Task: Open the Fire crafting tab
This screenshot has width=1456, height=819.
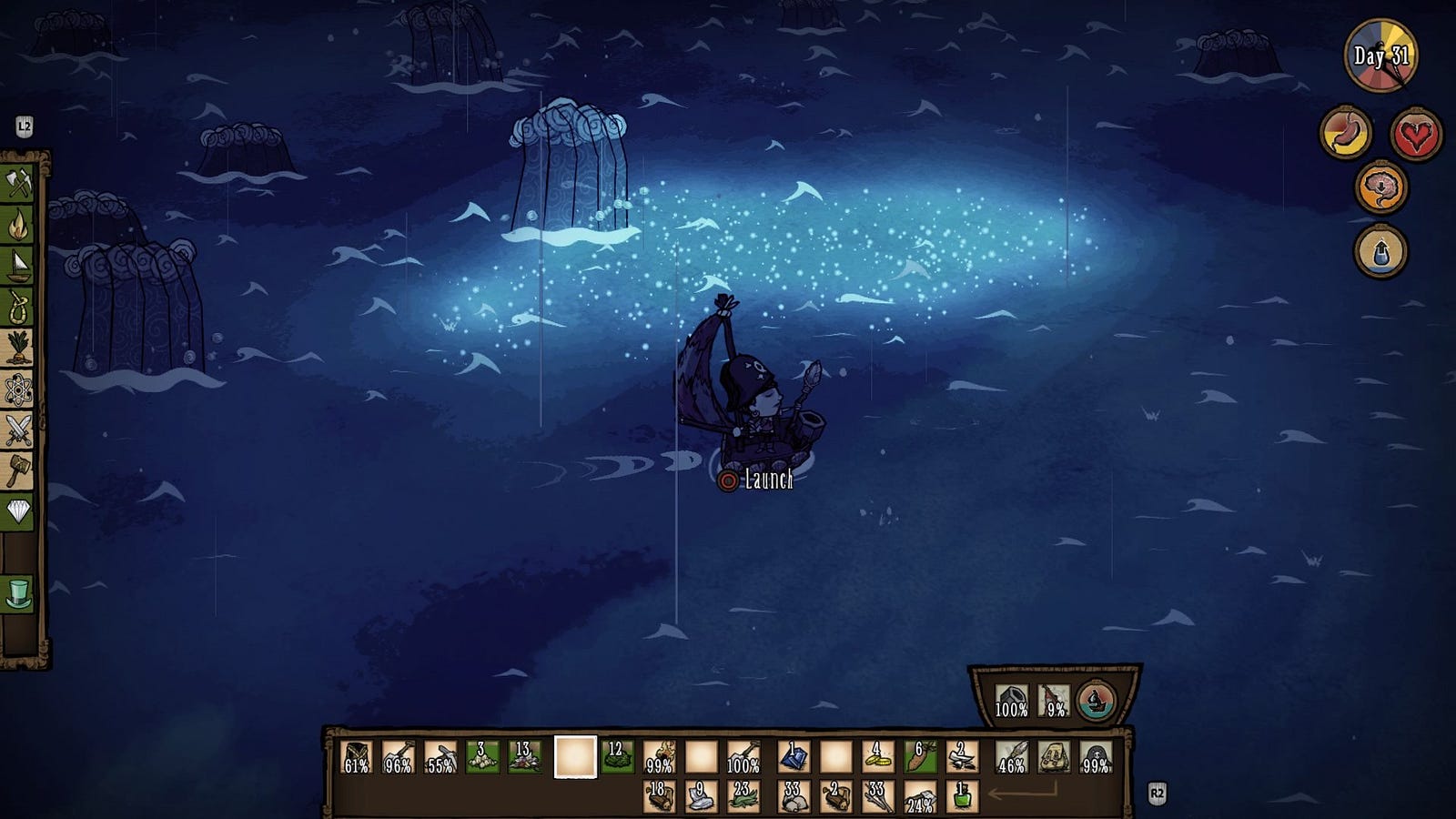Action: click(18, 225)
